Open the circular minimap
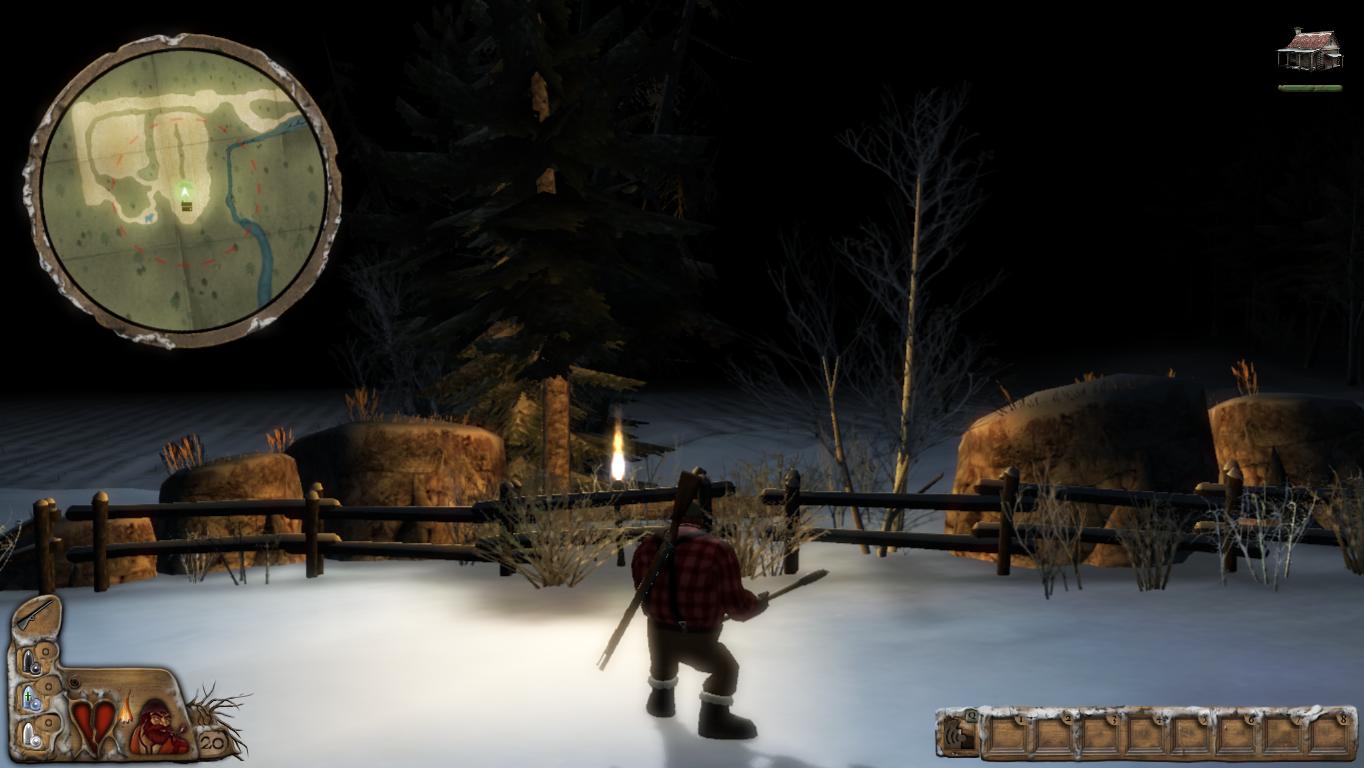 [185, 185]
